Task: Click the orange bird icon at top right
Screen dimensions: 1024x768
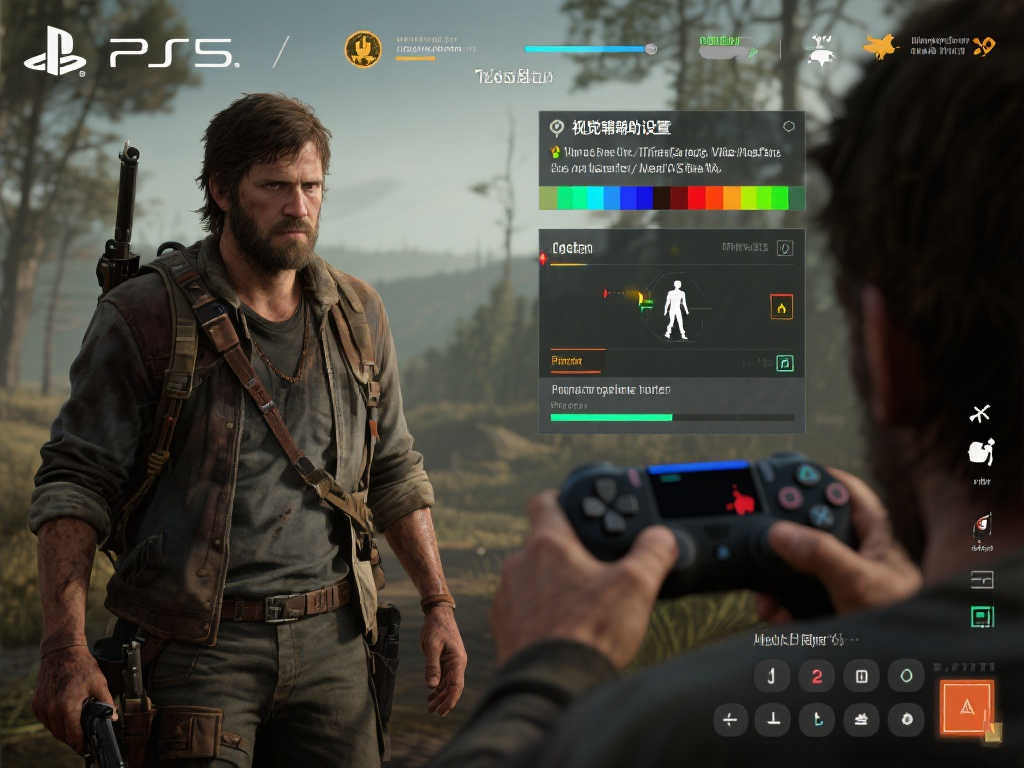Action: tap(881, 46)
